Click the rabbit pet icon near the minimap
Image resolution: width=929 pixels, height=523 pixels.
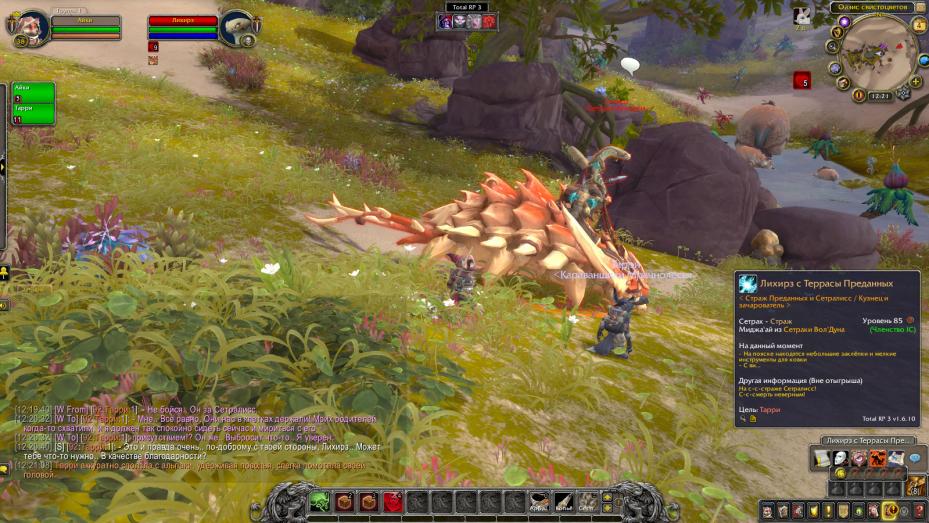801,16
